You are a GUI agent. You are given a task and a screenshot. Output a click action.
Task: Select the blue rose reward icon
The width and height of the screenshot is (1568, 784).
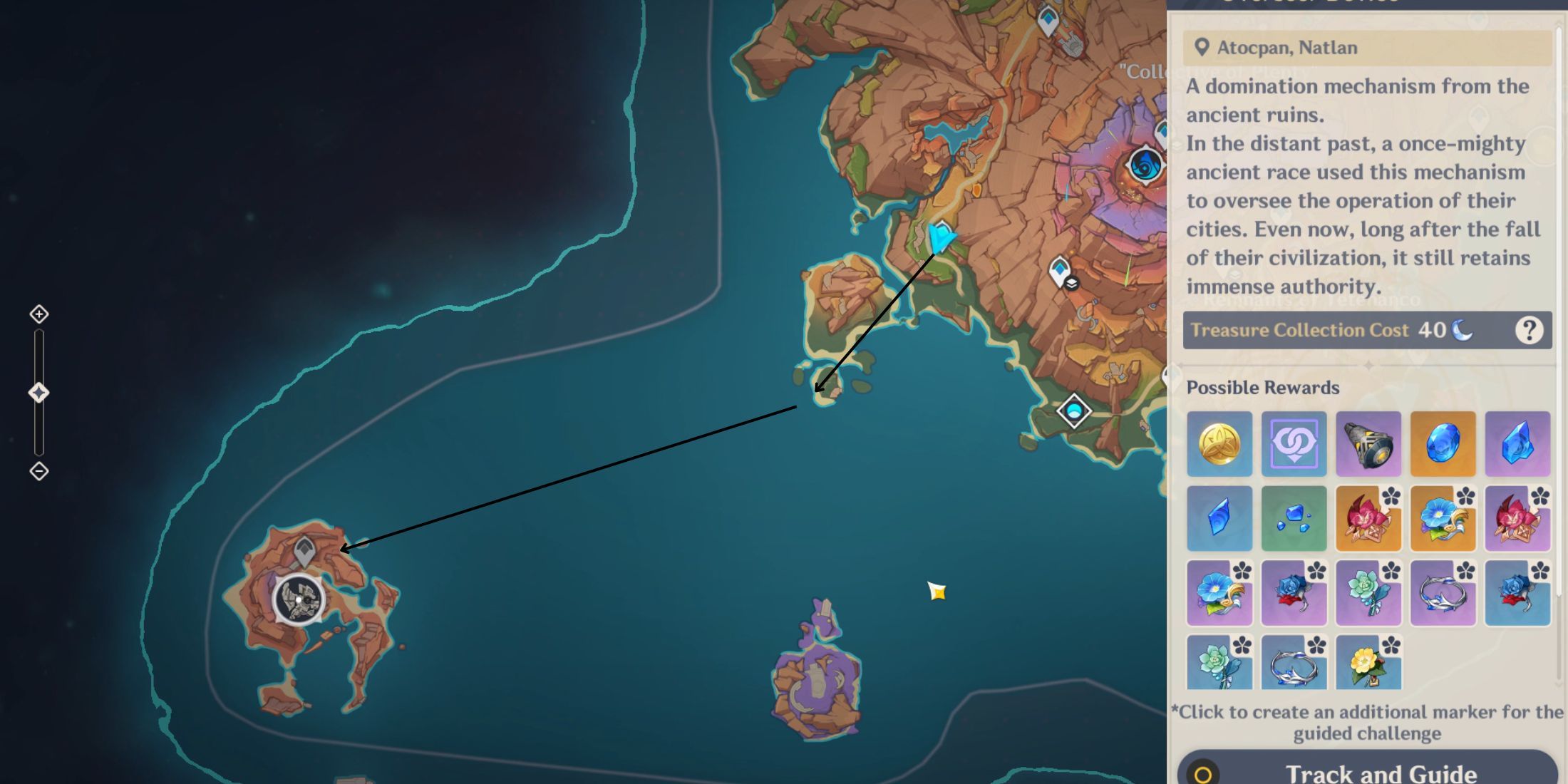1294,593
